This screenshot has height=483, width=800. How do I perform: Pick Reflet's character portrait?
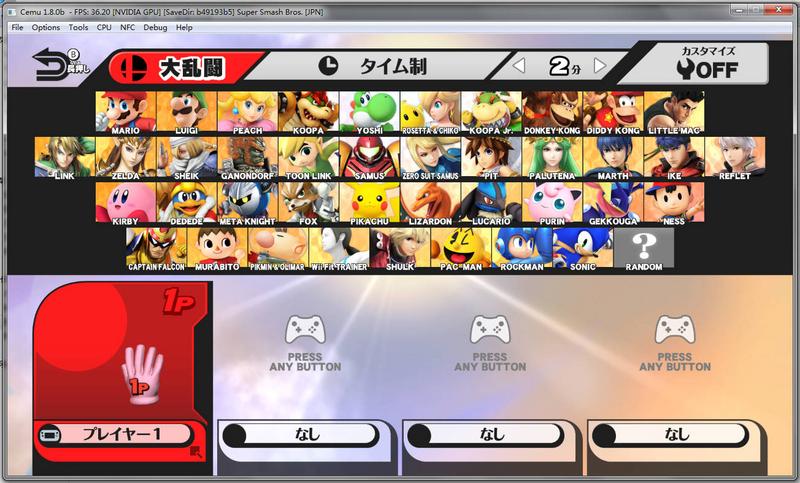[x=734, y=158]
